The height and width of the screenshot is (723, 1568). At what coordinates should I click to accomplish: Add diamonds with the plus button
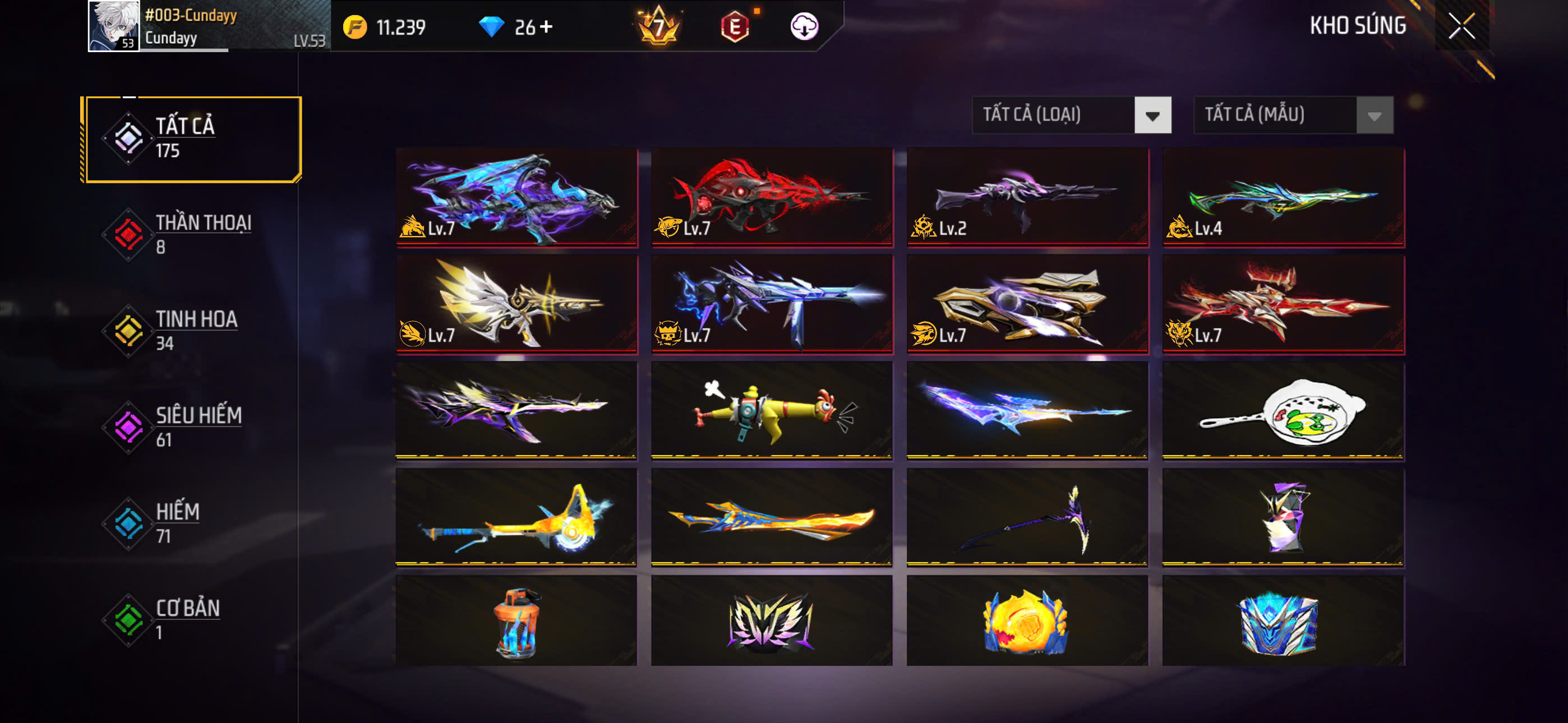tap(546, 27)
